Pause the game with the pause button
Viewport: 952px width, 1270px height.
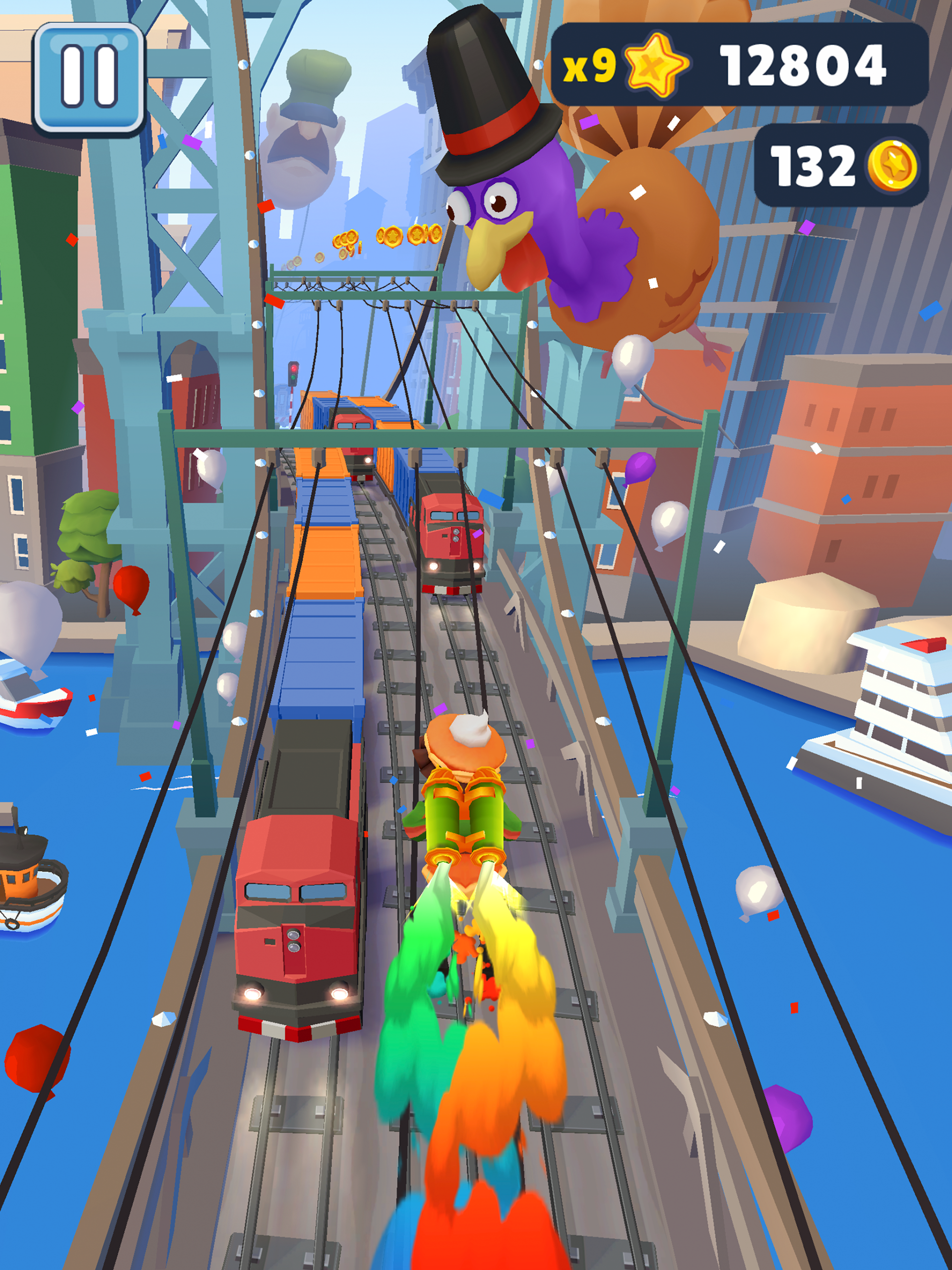(89, 77)
